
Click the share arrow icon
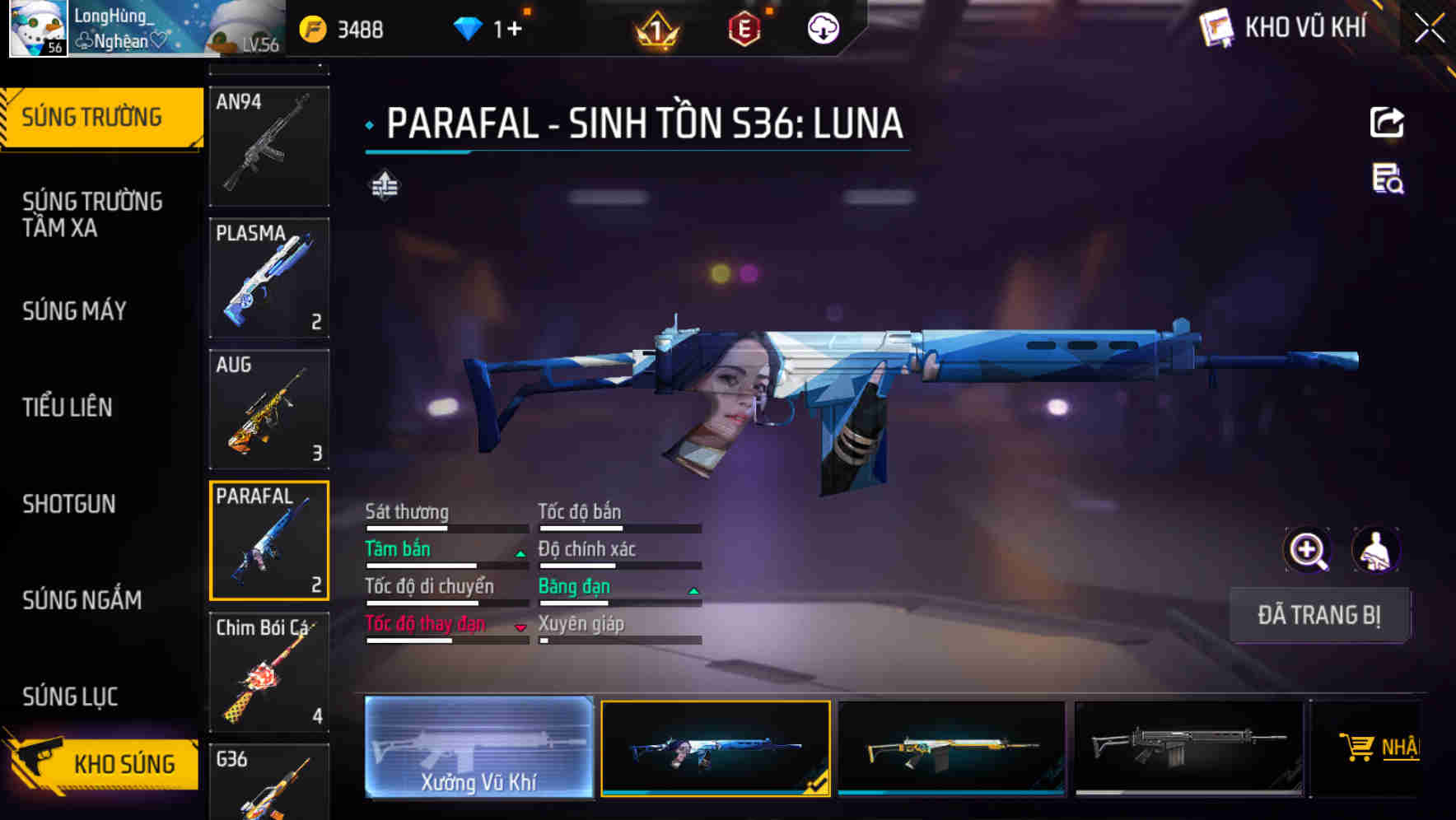[1387, 123]
